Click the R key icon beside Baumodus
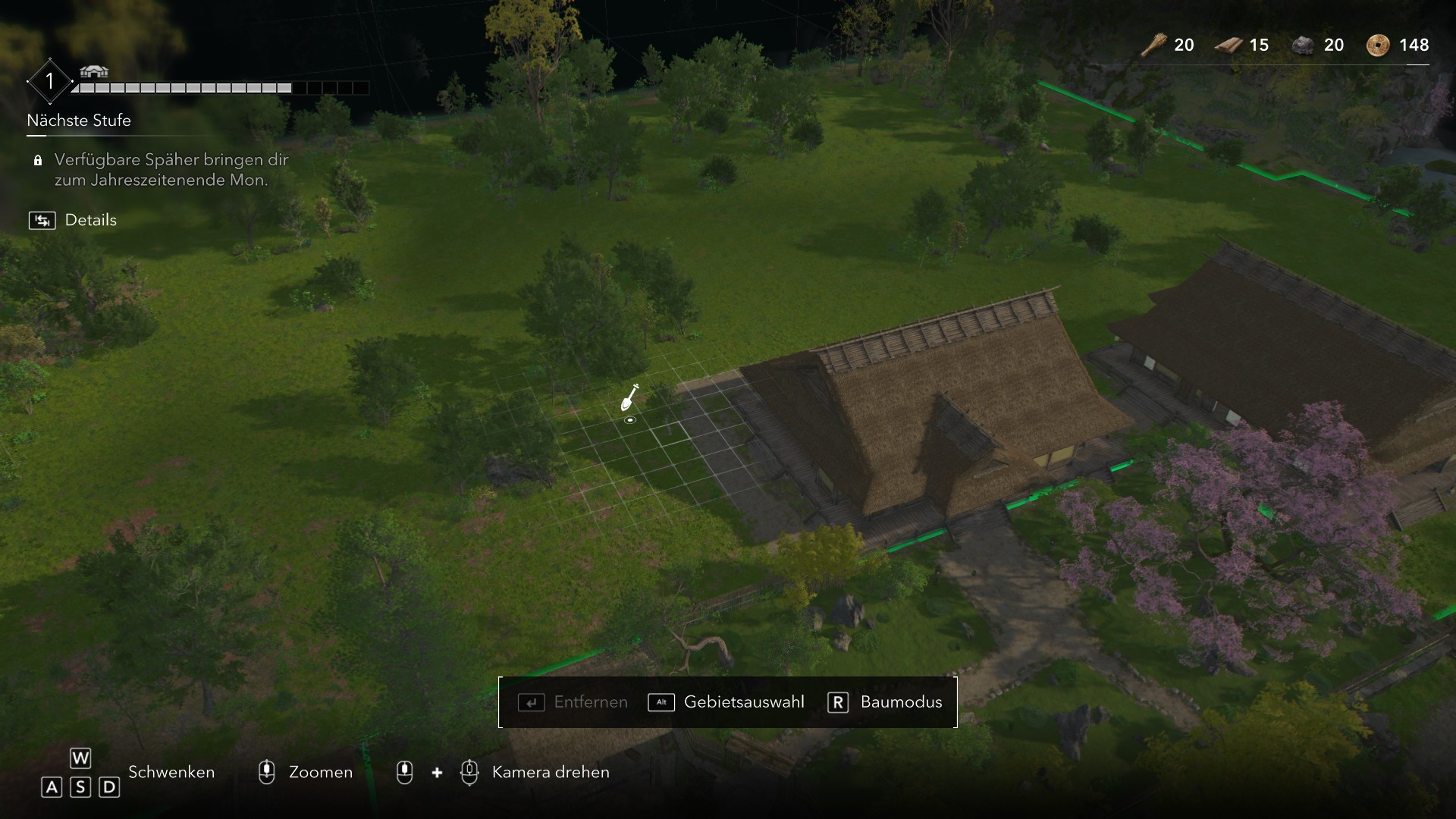The image size is (1456, 819). click(x=837, y=703)
